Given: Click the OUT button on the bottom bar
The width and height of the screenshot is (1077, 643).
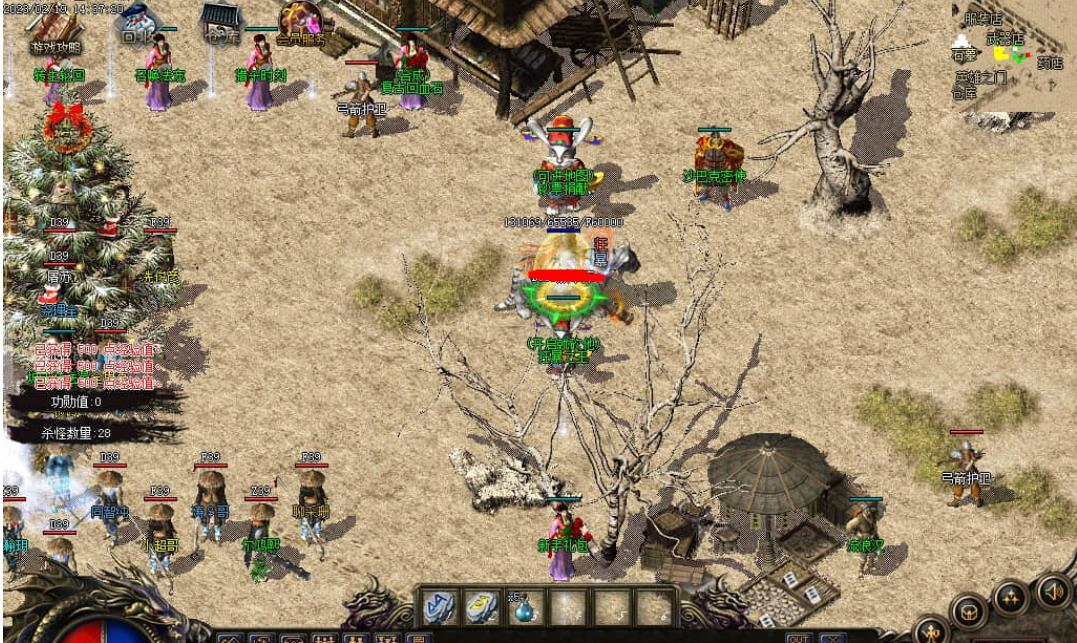Looking at the screenshot, I should [x=797, y=637].
